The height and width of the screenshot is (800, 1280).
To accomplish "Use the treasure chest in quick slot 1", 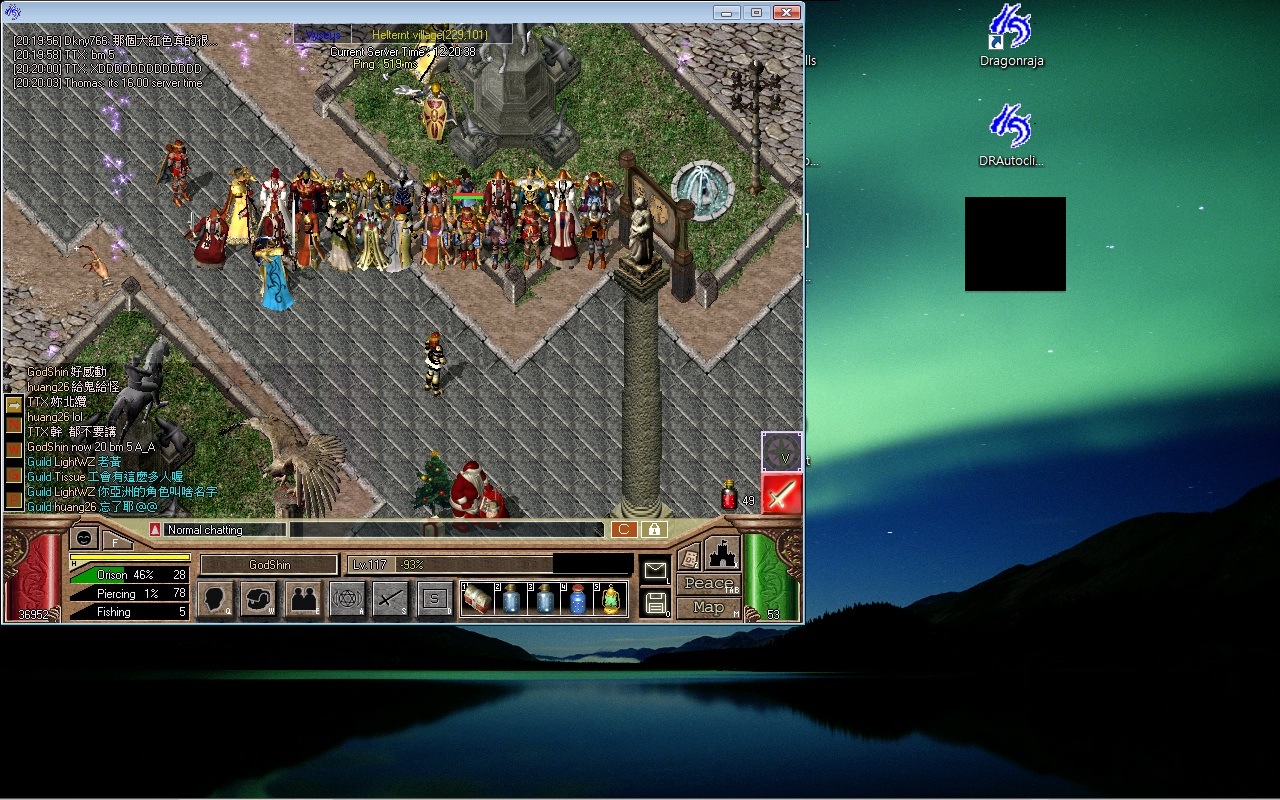I will (x=476, y=600).
